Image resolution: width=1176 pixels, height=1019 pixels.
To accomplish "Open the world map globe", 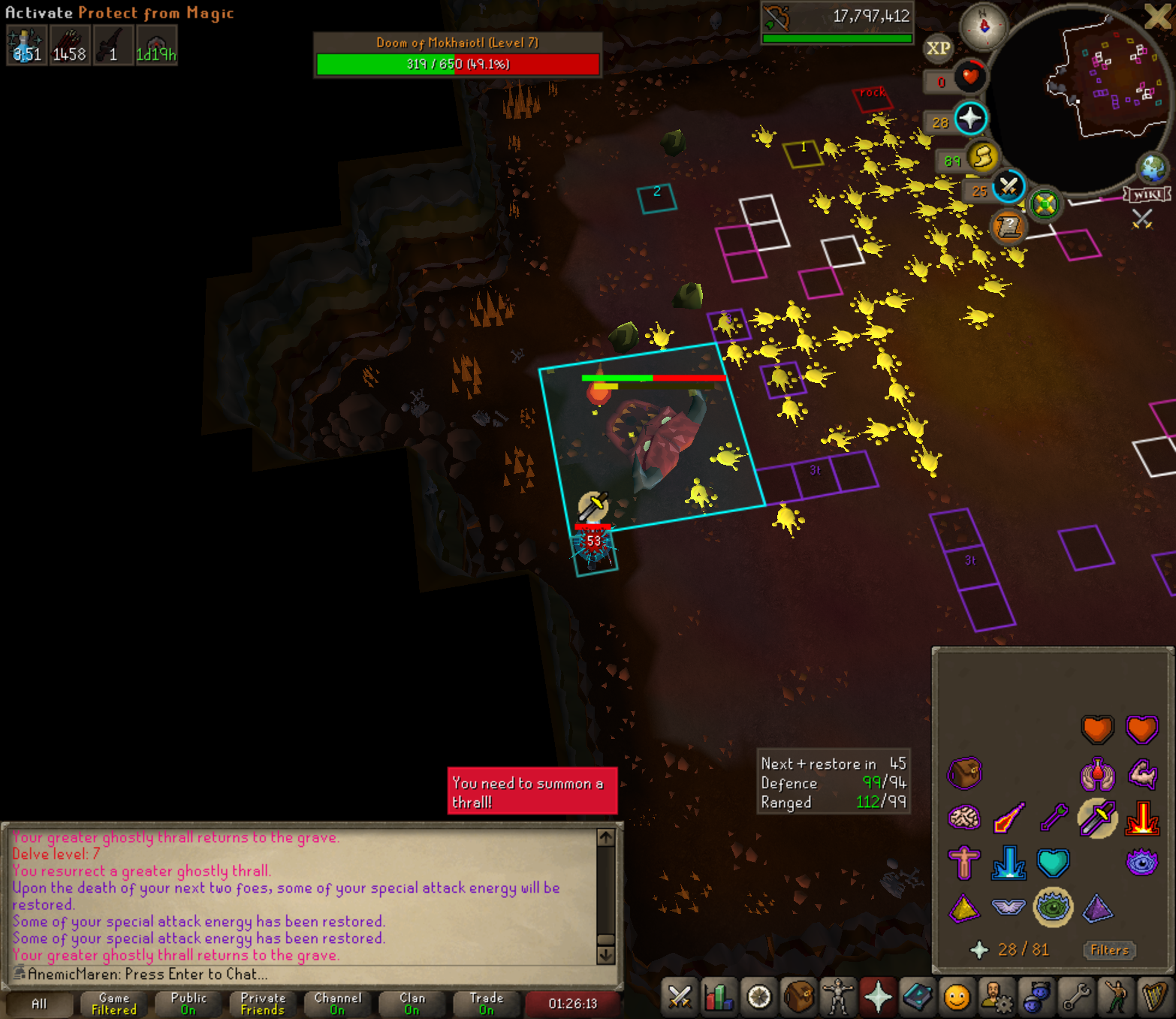I will [x=1152, y=169].
